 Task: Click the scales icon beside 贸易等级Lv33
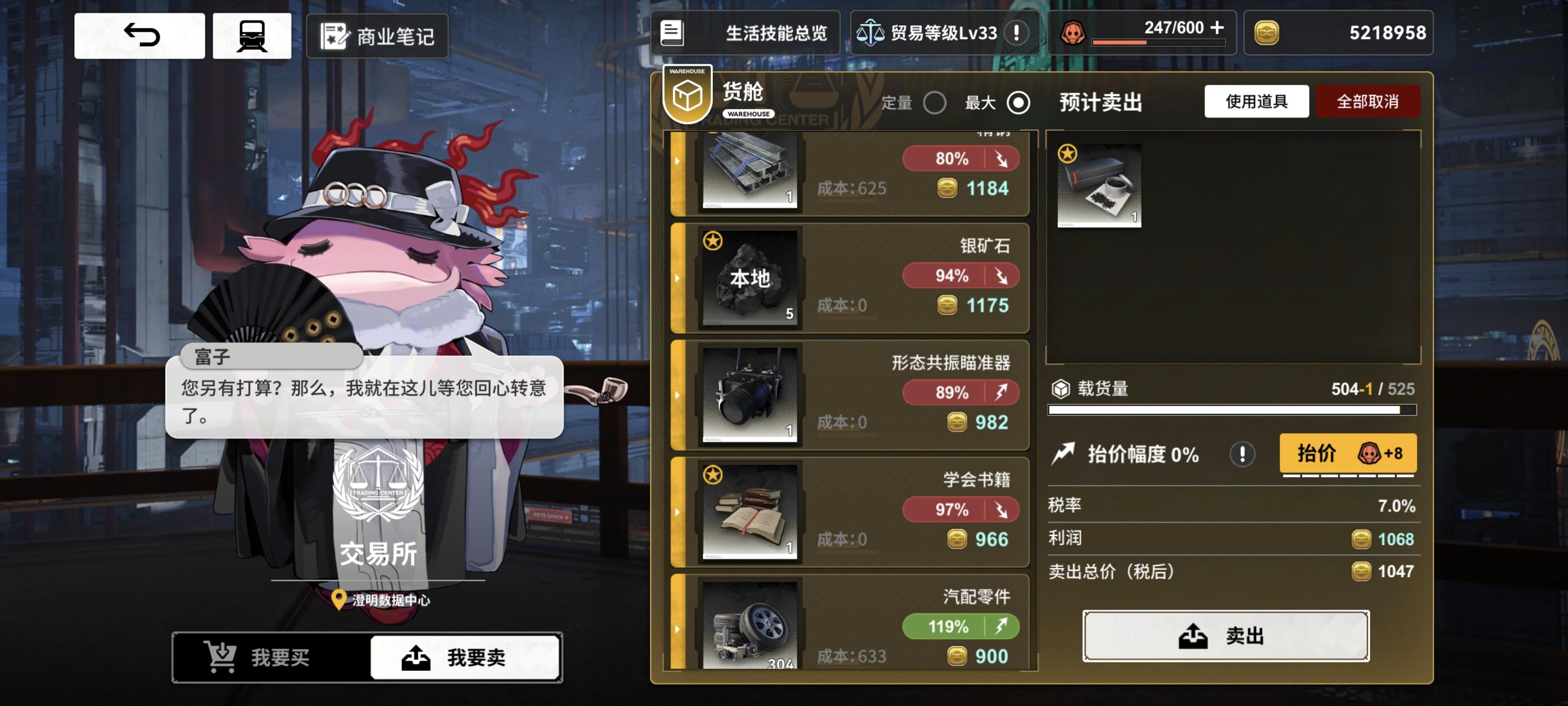[x=872, y=33]
